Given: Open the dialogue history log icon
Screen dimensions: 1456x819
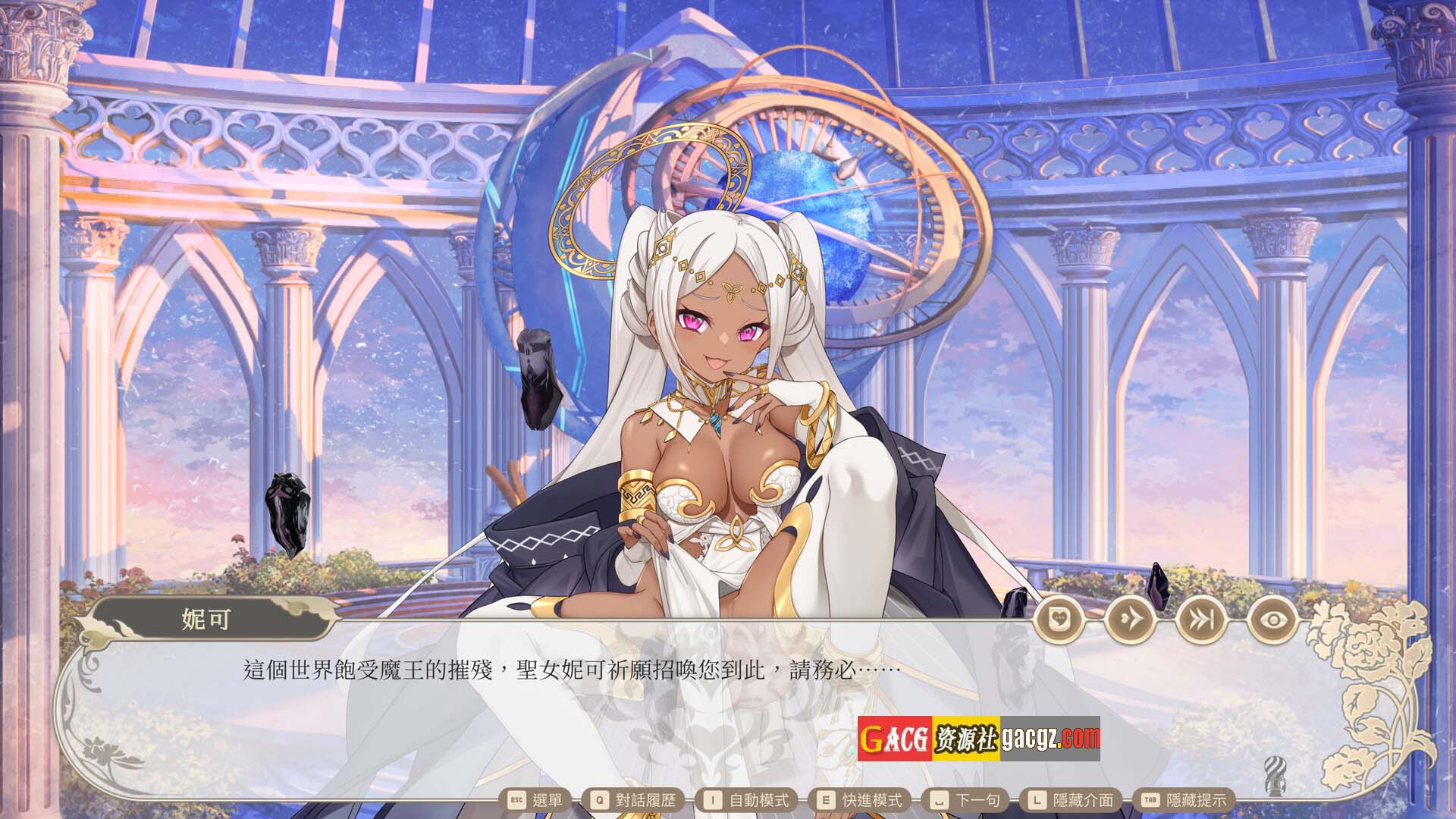Looking at the screenshot, I should click(1059, 620).
